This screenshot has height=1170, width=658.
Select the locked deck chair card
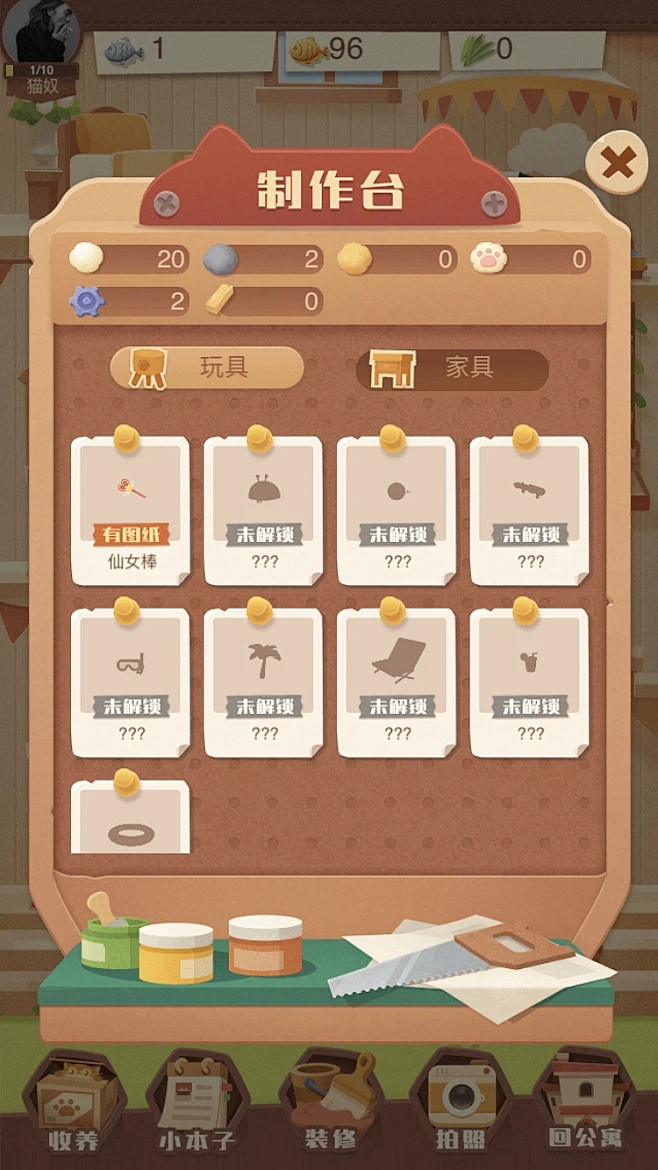[397, 682]
